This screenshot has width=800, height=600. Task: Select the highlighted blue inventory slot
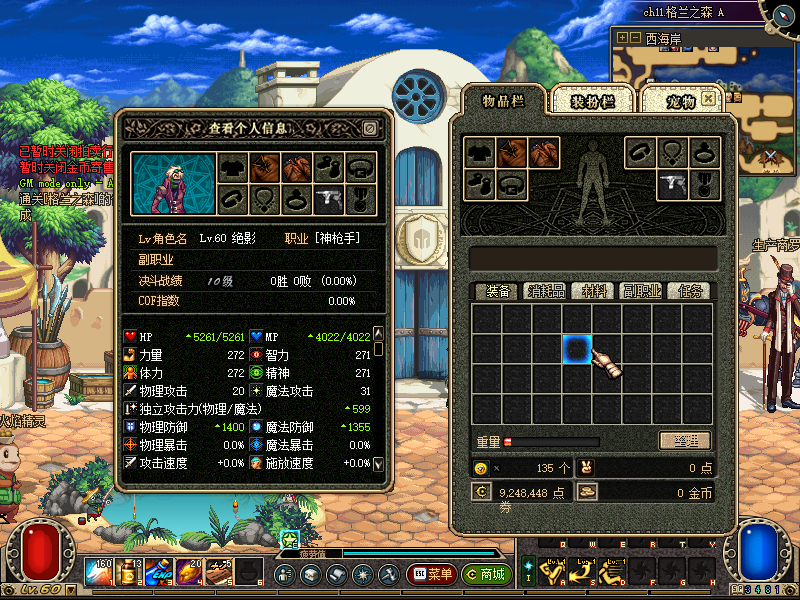[x=576, y=349]
